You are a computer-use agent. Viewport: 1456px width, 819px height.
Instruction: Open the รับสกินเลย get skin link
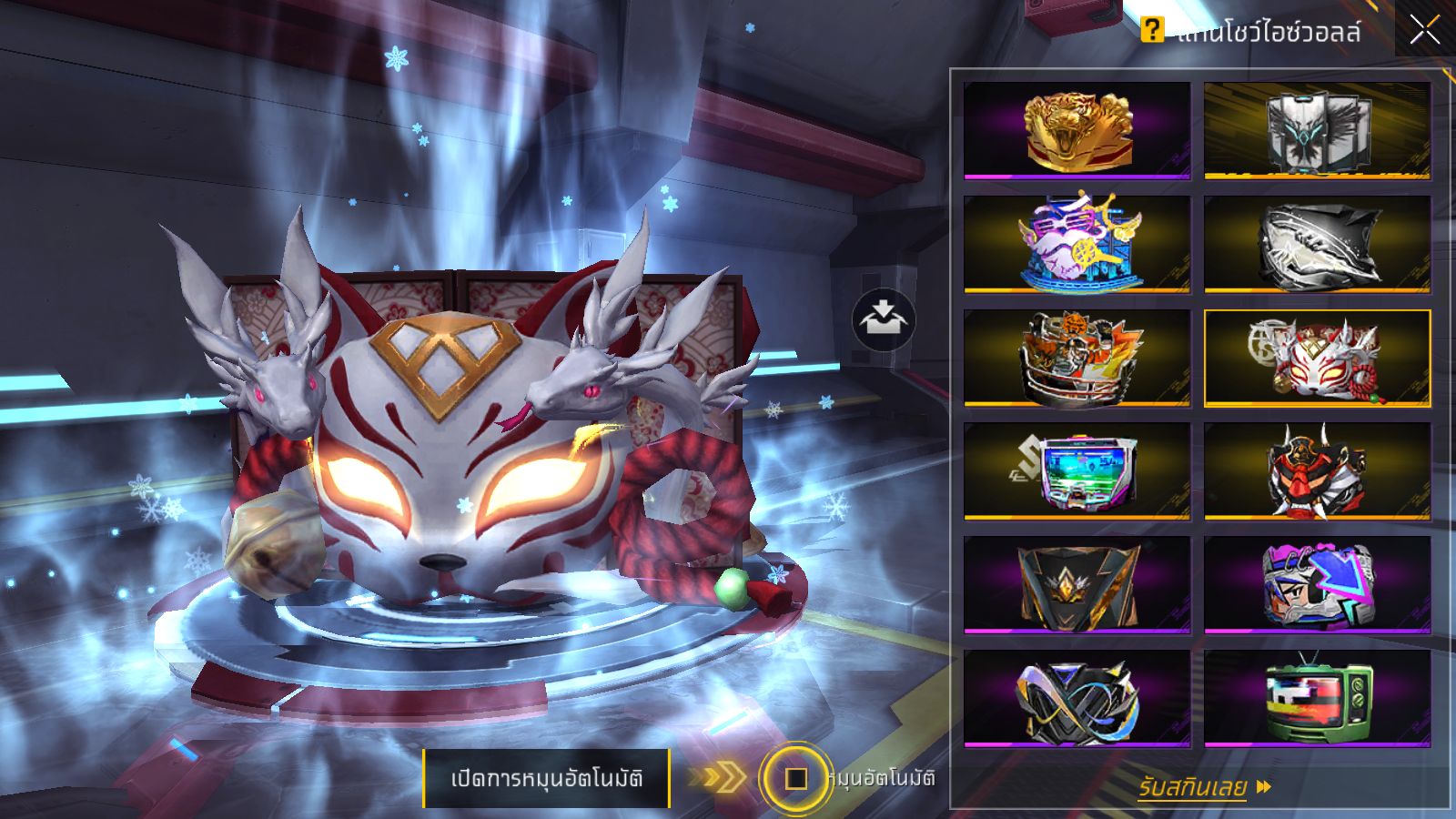[1203, 787]
